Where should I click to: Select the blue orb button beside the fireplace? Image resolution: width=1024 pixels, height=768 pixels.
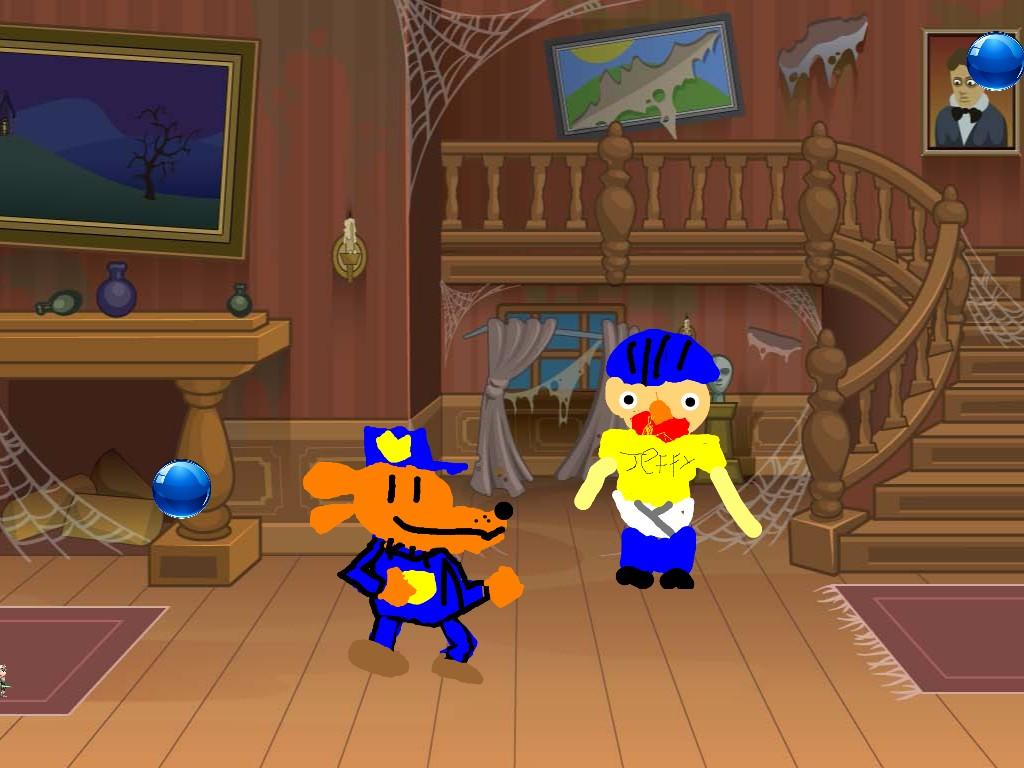181,489
